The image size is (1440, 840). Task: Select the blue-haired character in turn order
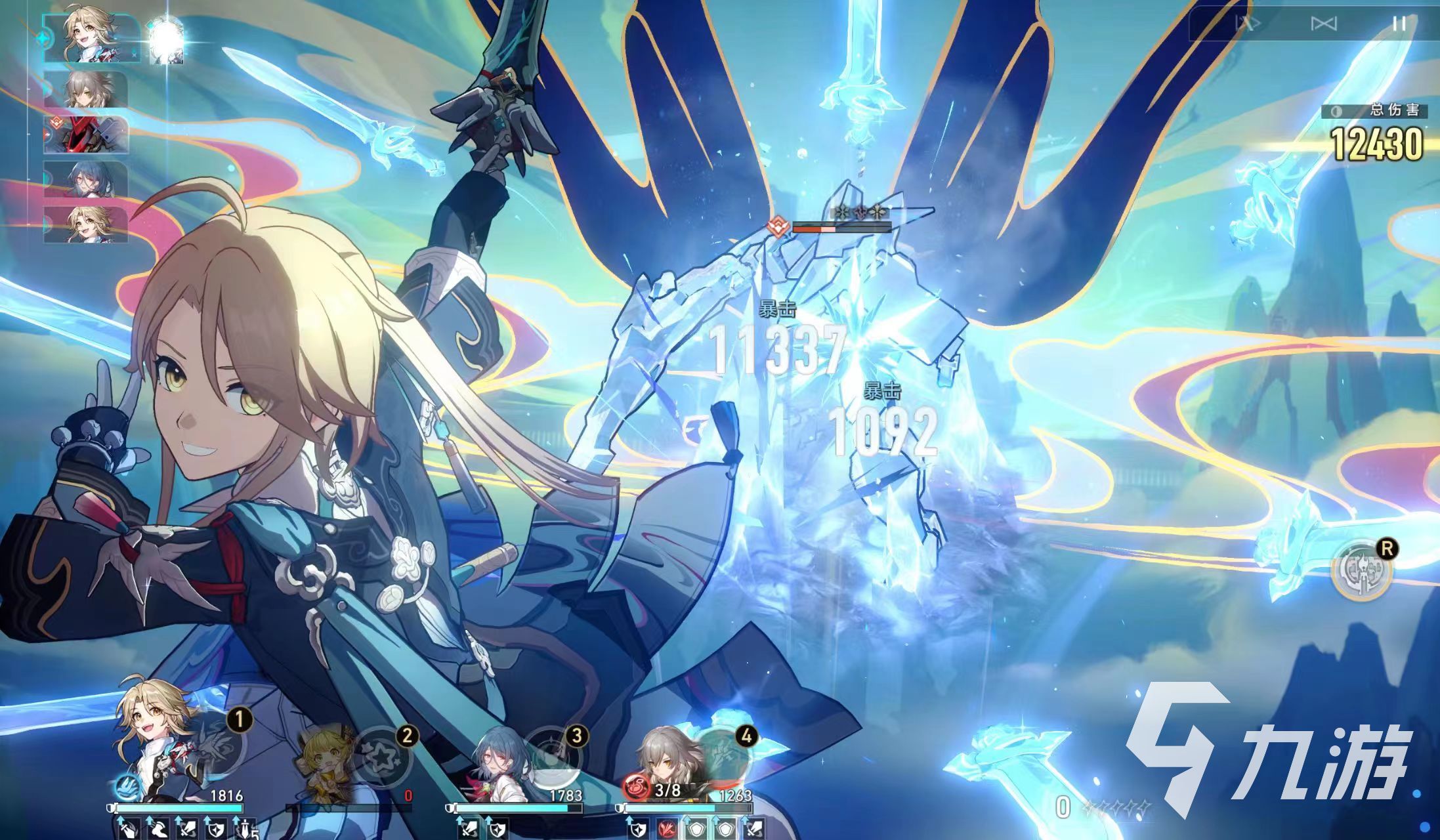(x=86, y=180)
